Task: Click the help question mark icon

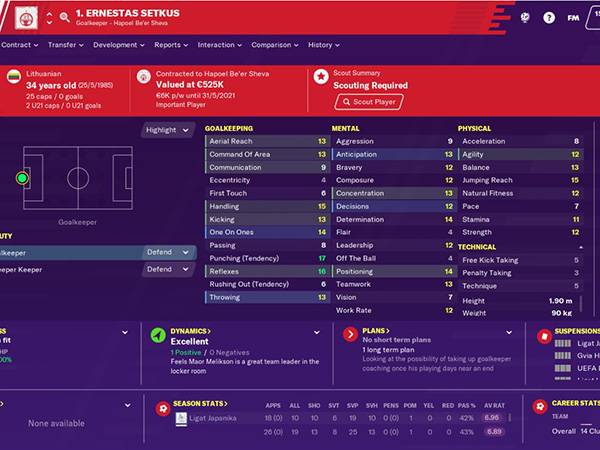Action: click(549, 17)
